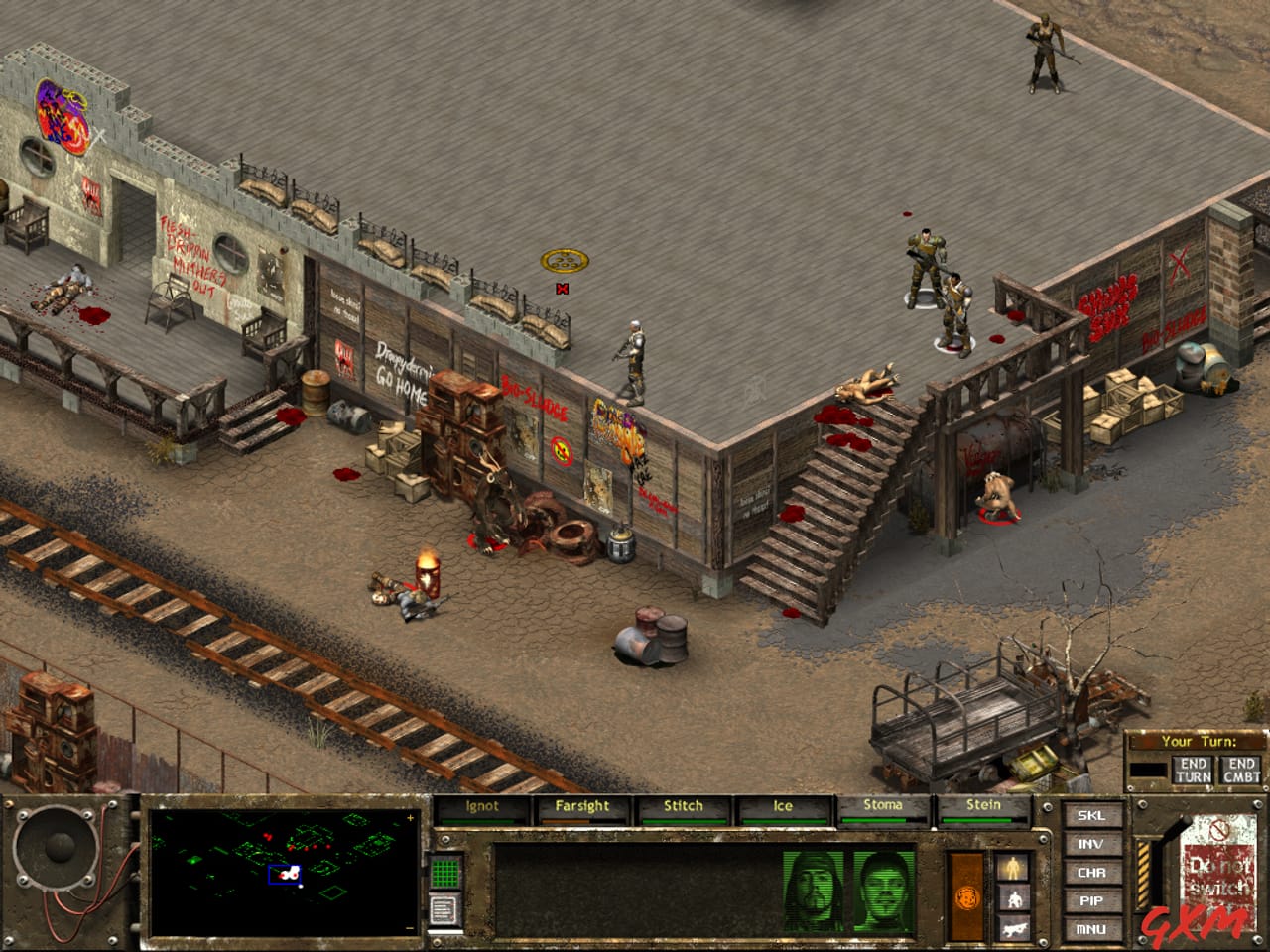Toggle the prone stance
Viewport: 1270px width, 952px height.
click(1014, 928)
